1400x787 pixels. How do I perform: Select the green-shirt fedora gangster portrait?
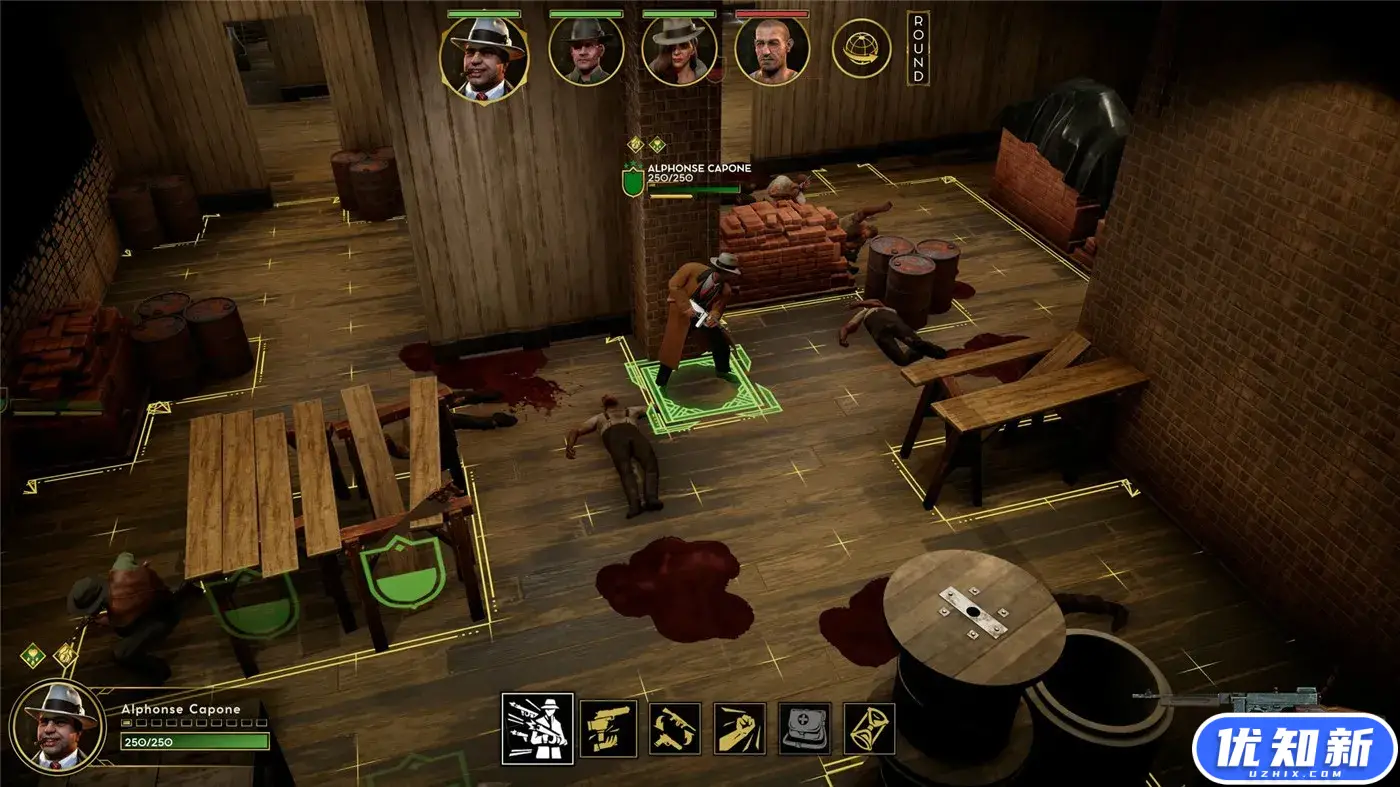point(586,51)
